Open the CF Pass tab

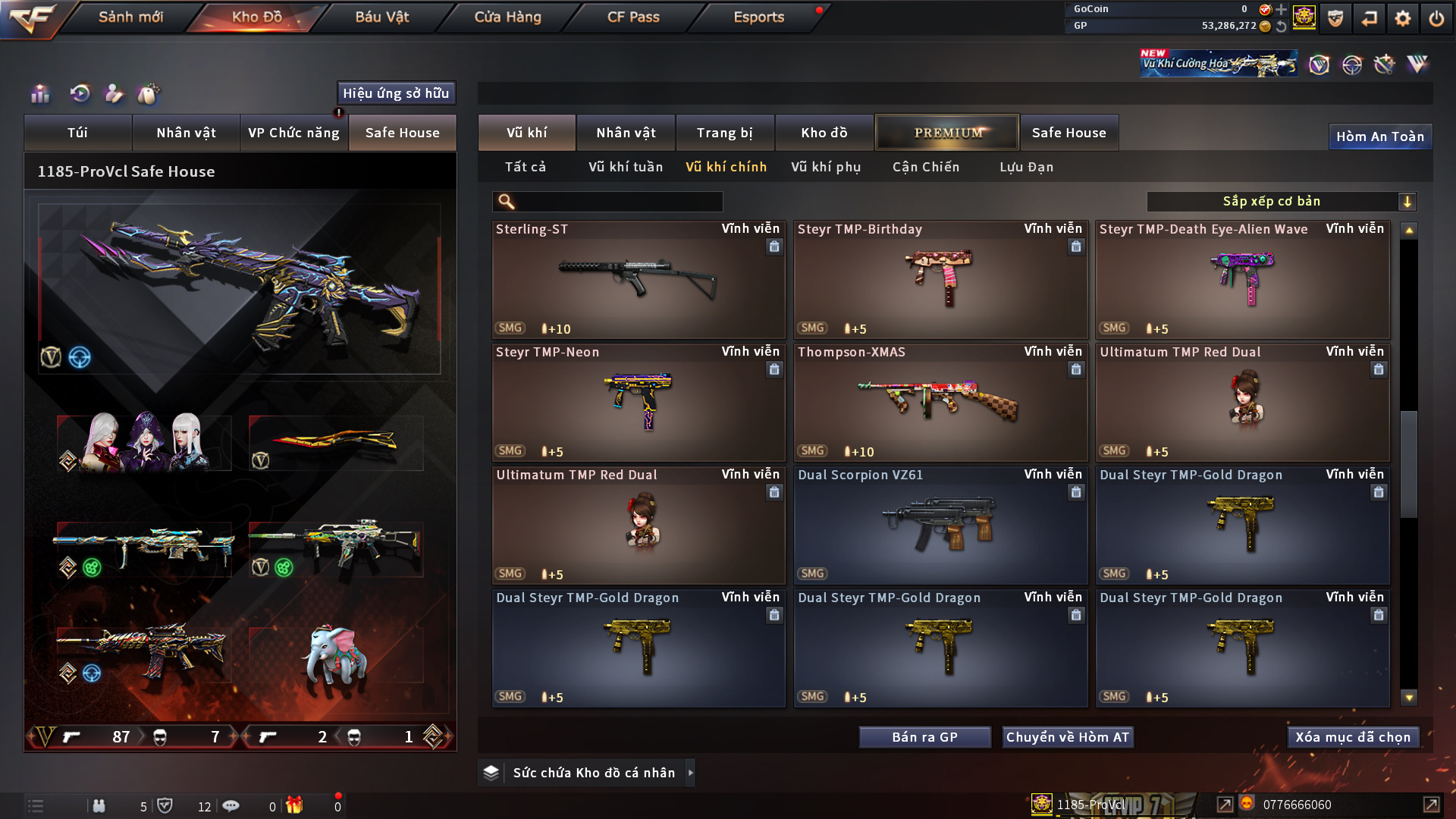click(633, 17)
